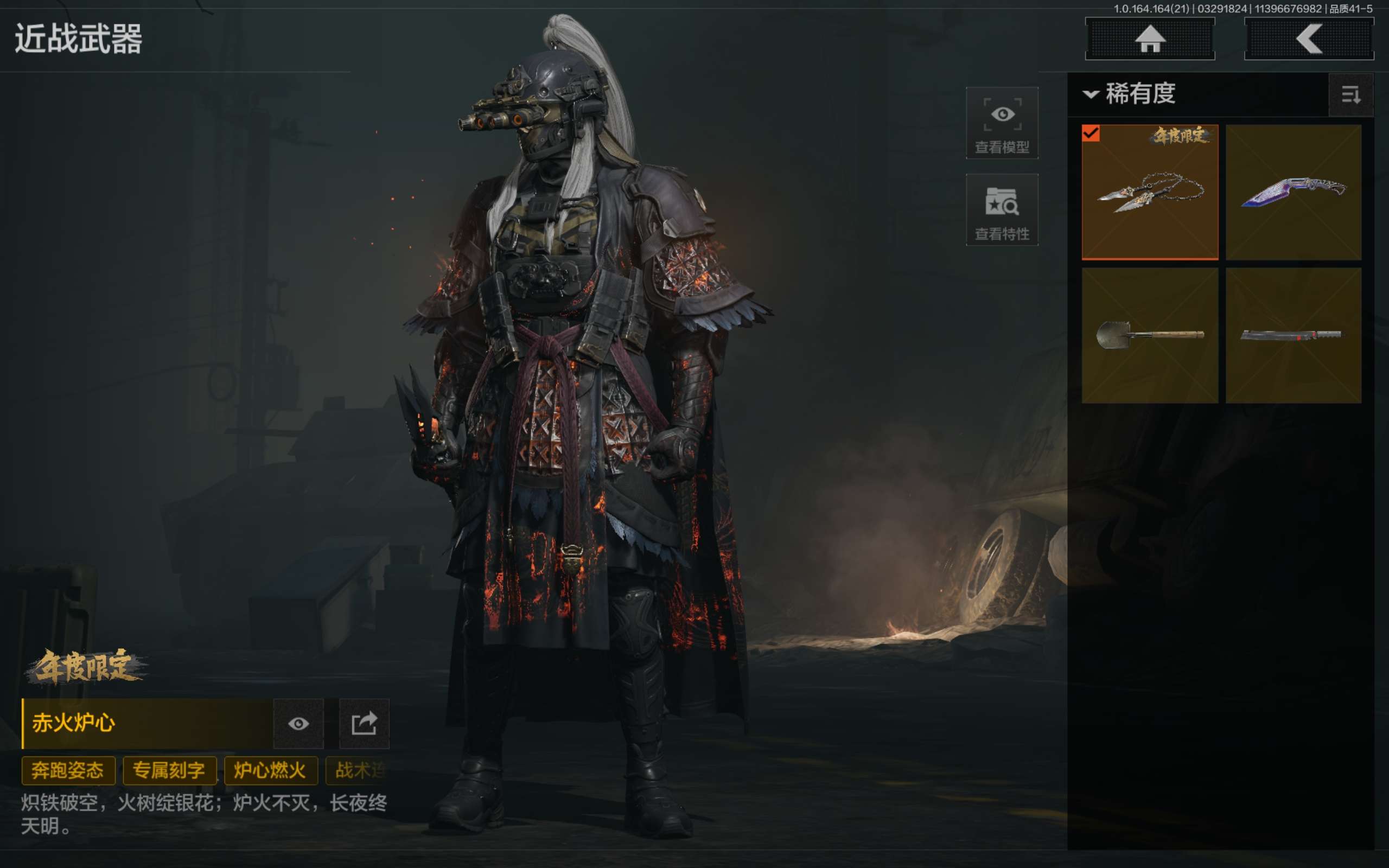This screenshot has height=868, width=1389.
Task: Return to the home screen
Action: click(x=1149, y=39)
